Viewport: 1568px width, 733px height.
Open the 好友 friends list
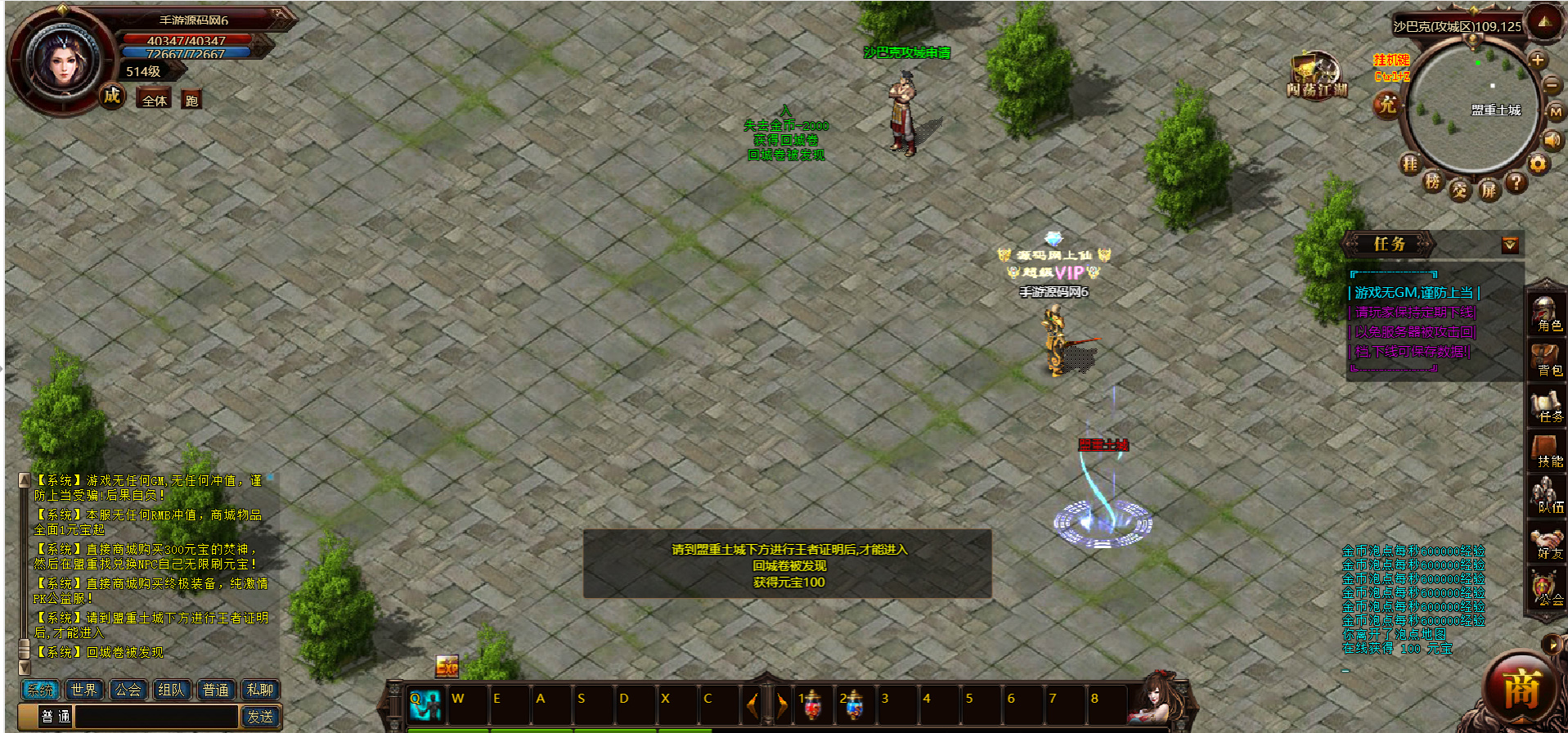click(x=1546, y=542)
